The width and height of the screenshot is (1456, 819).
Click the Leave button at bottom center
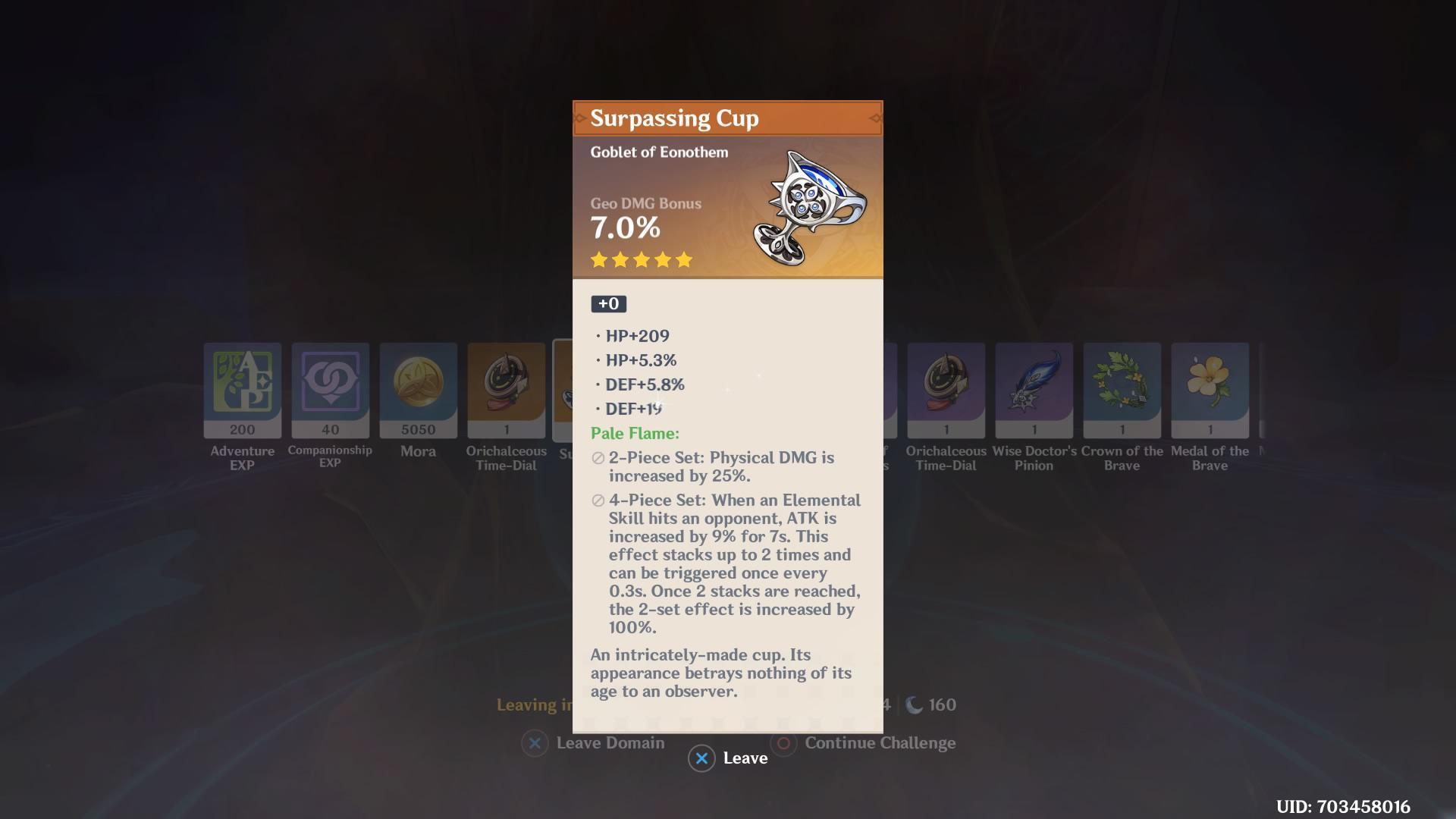coord(729,758)
